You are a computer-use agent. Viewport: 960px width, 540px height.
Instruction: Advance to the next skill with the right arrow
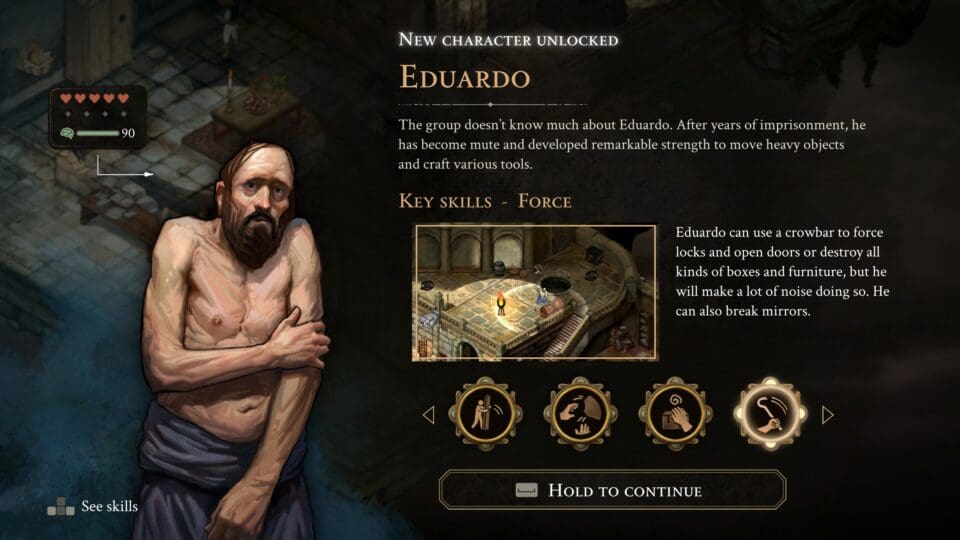coord(827,414)
